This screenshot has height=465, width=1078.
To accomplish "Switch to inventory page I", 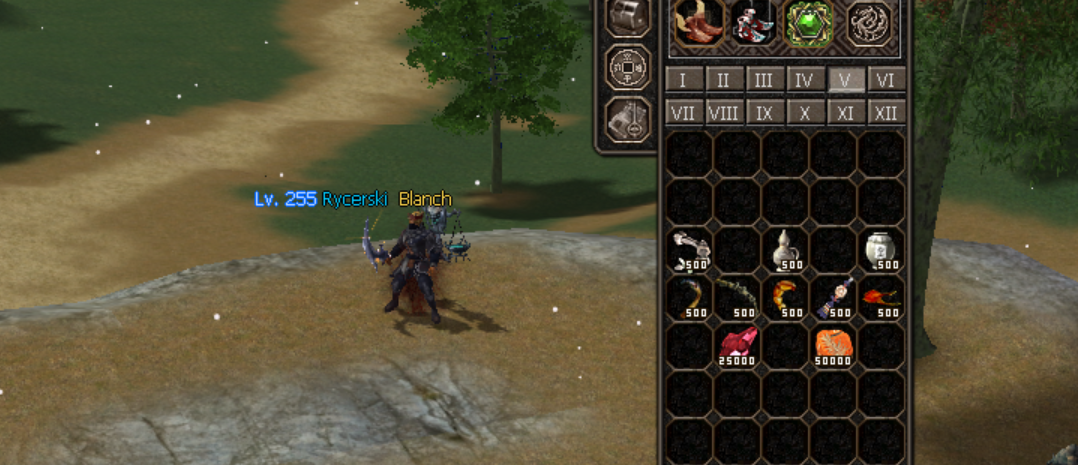I will 683,80.
